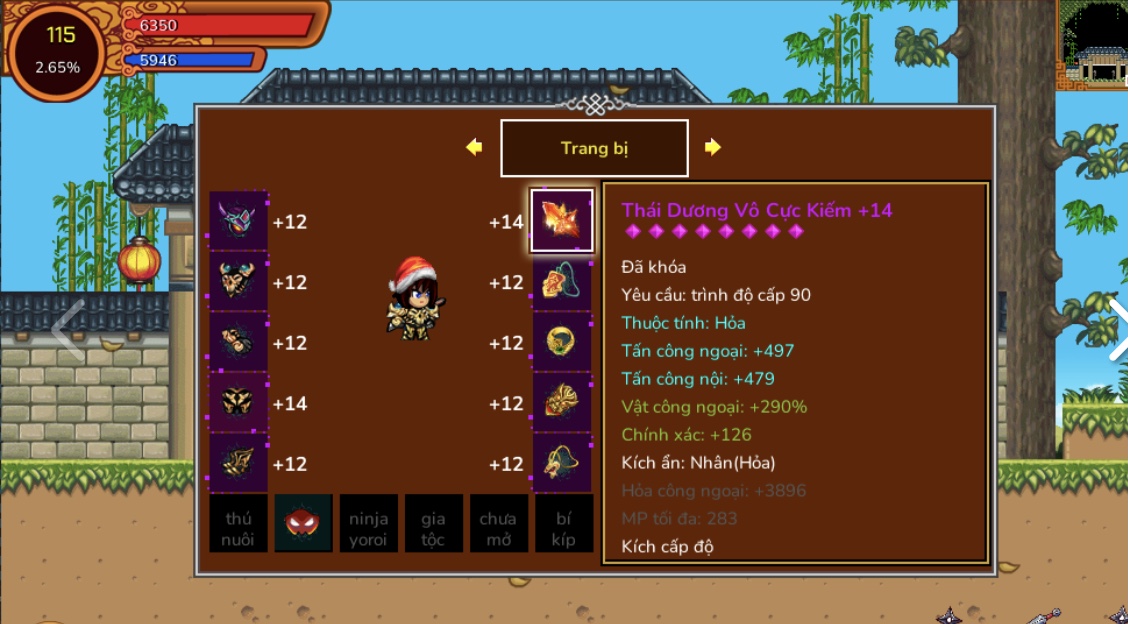Open the thú nuôi pet slot
Viewport: 1128px width, 624px height.
[x=239, y=523]
